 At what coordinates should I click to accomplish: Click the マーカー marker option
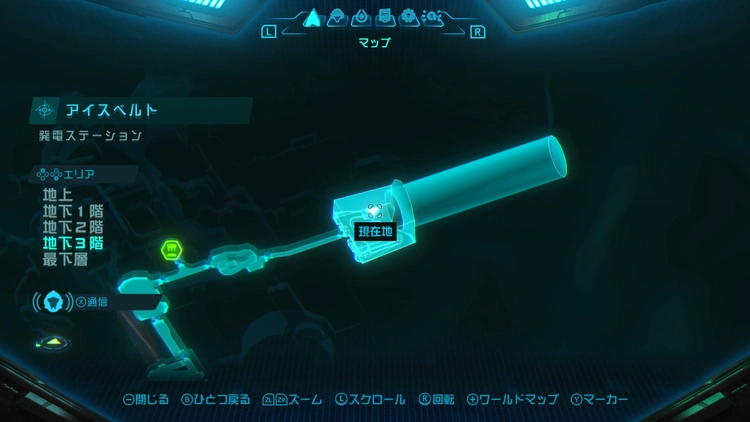click(x=599, y=399)
